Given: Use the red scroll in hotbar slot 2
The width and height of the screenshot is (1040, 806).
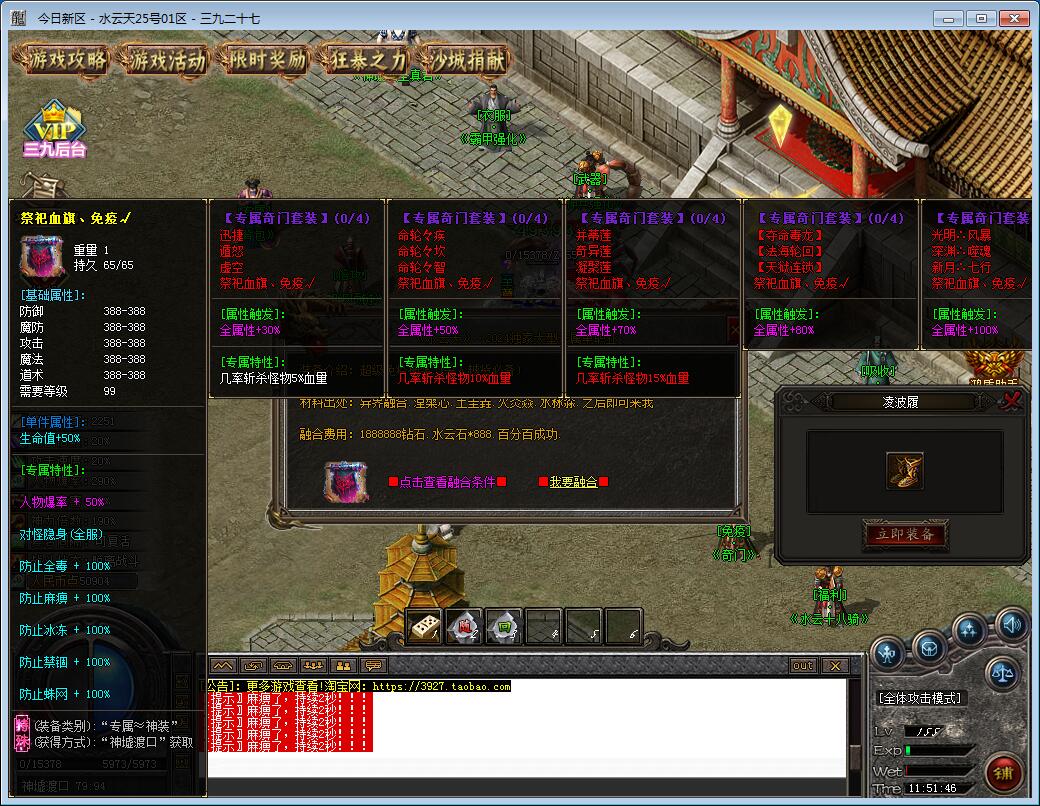Looking at the screenshot, I should (x=464, y=627).
